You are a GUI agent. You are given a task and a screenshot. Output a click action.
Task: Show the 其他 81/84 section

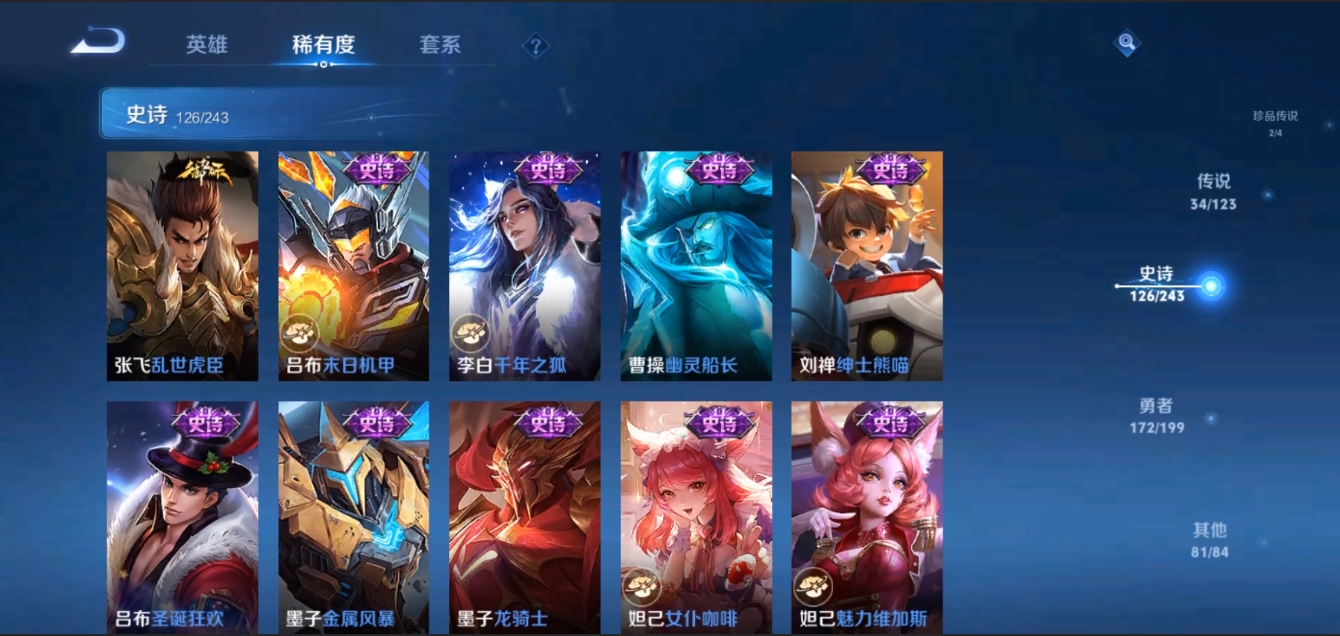[x=1209, y=539]
